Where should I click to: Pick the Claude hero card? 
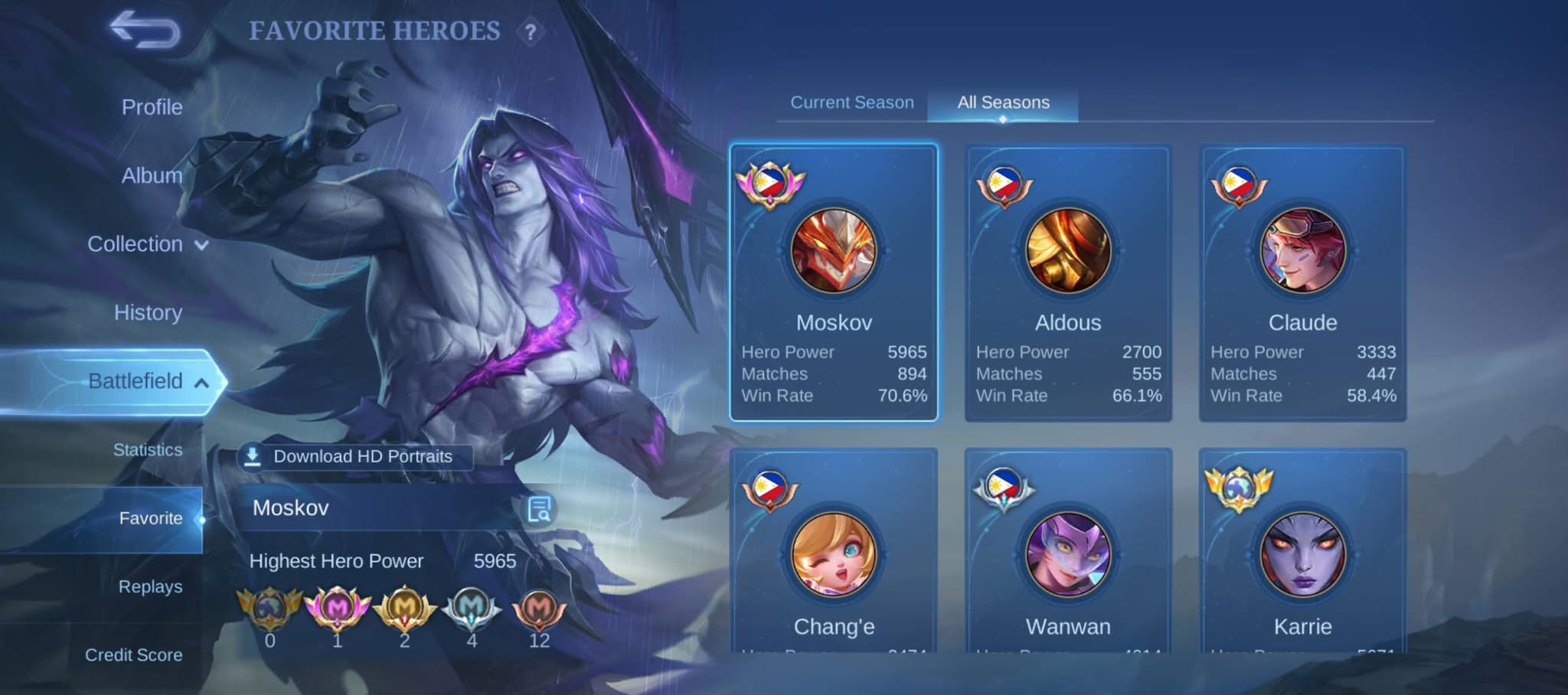point(1302,282)
